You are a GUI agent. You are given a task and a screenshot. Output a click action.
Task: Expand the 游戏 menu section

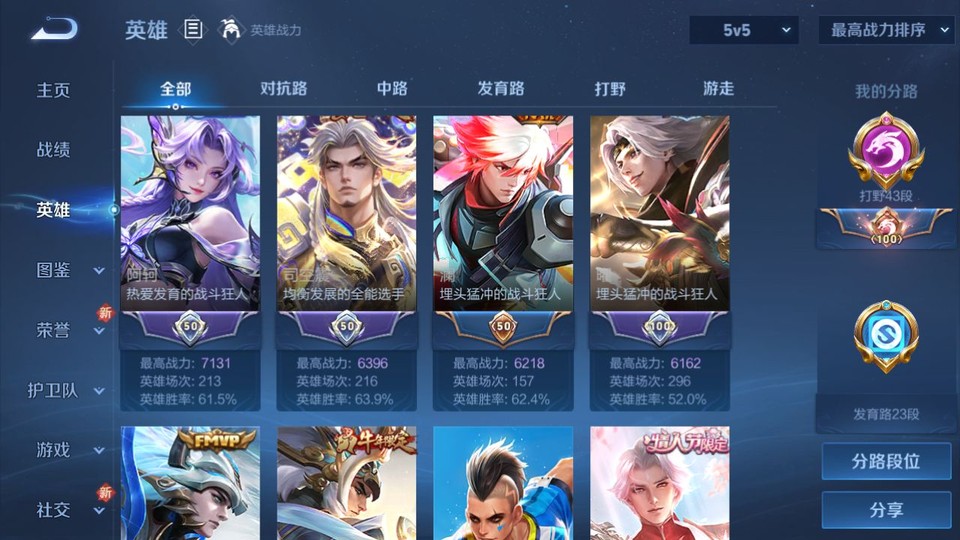click(x=68, y=450)
